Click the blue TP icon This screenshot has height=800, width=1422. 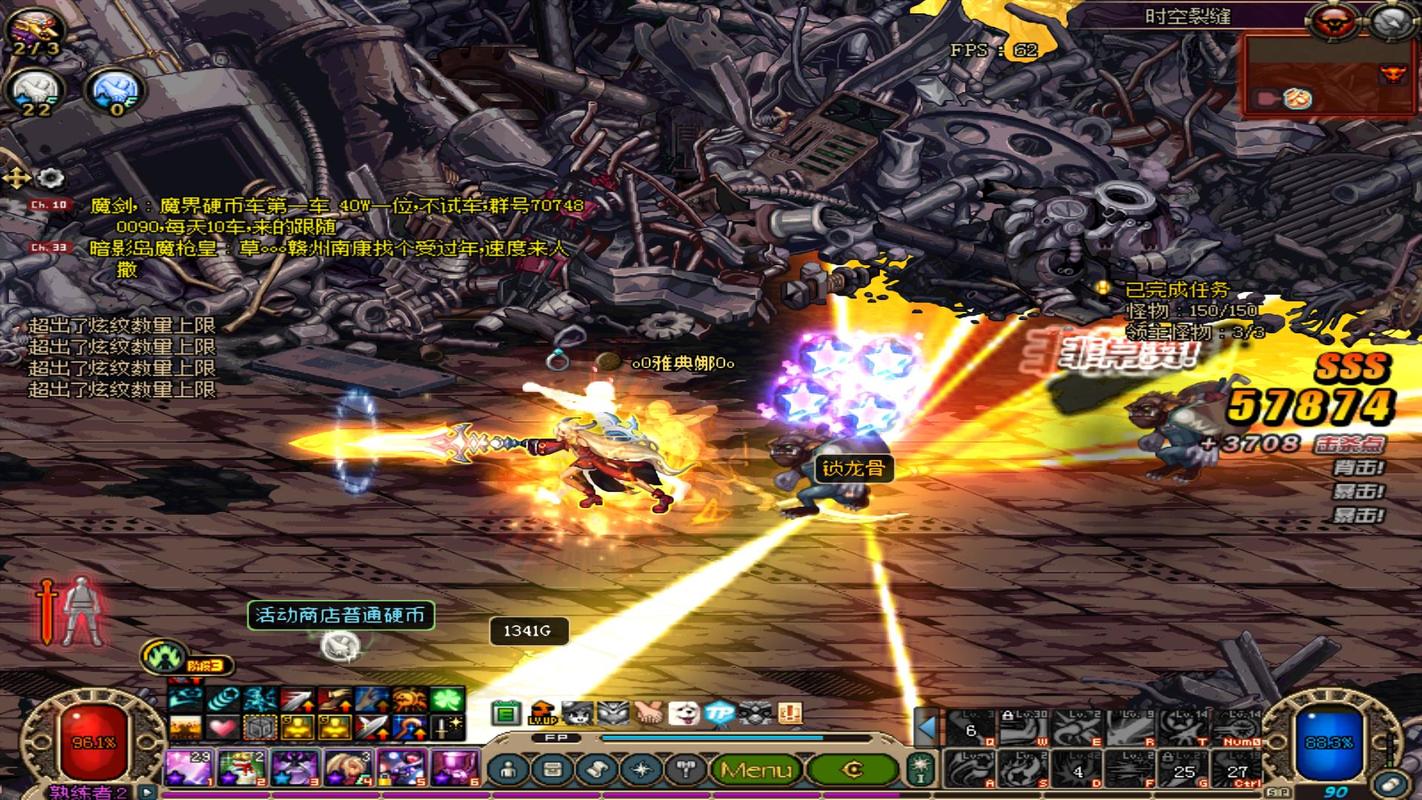pos(720,712)
